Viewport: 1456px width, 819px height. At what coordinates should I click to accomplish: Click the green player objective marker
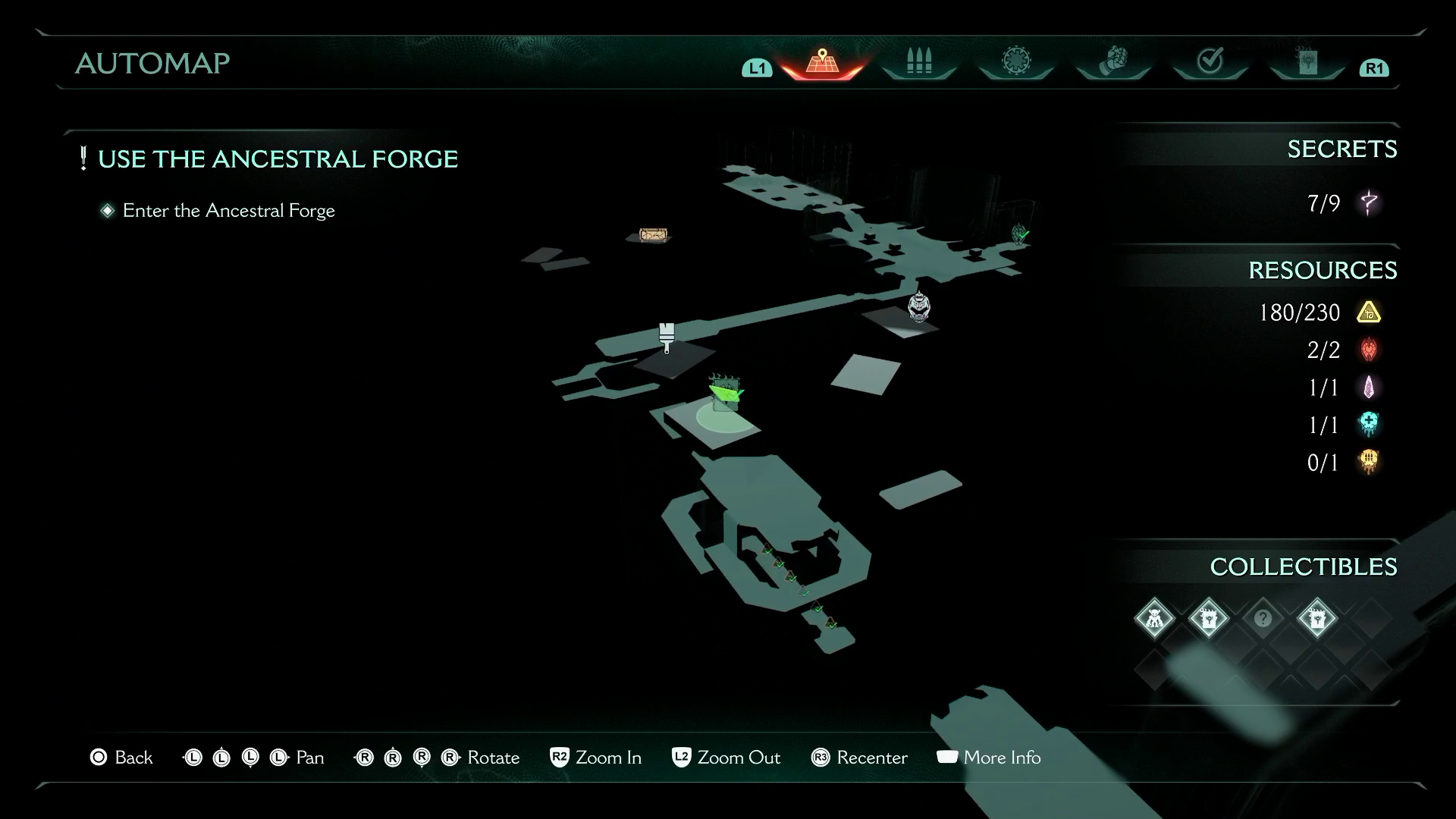[x=726, y=394]
